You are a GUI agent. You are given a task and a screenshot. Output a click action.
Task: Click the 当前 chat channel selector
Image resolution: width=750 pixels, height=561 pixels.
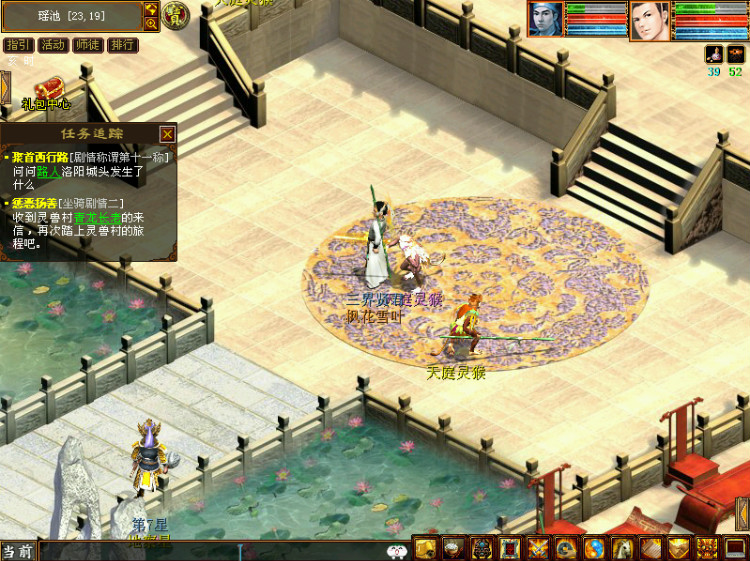(x=17, y=551)
